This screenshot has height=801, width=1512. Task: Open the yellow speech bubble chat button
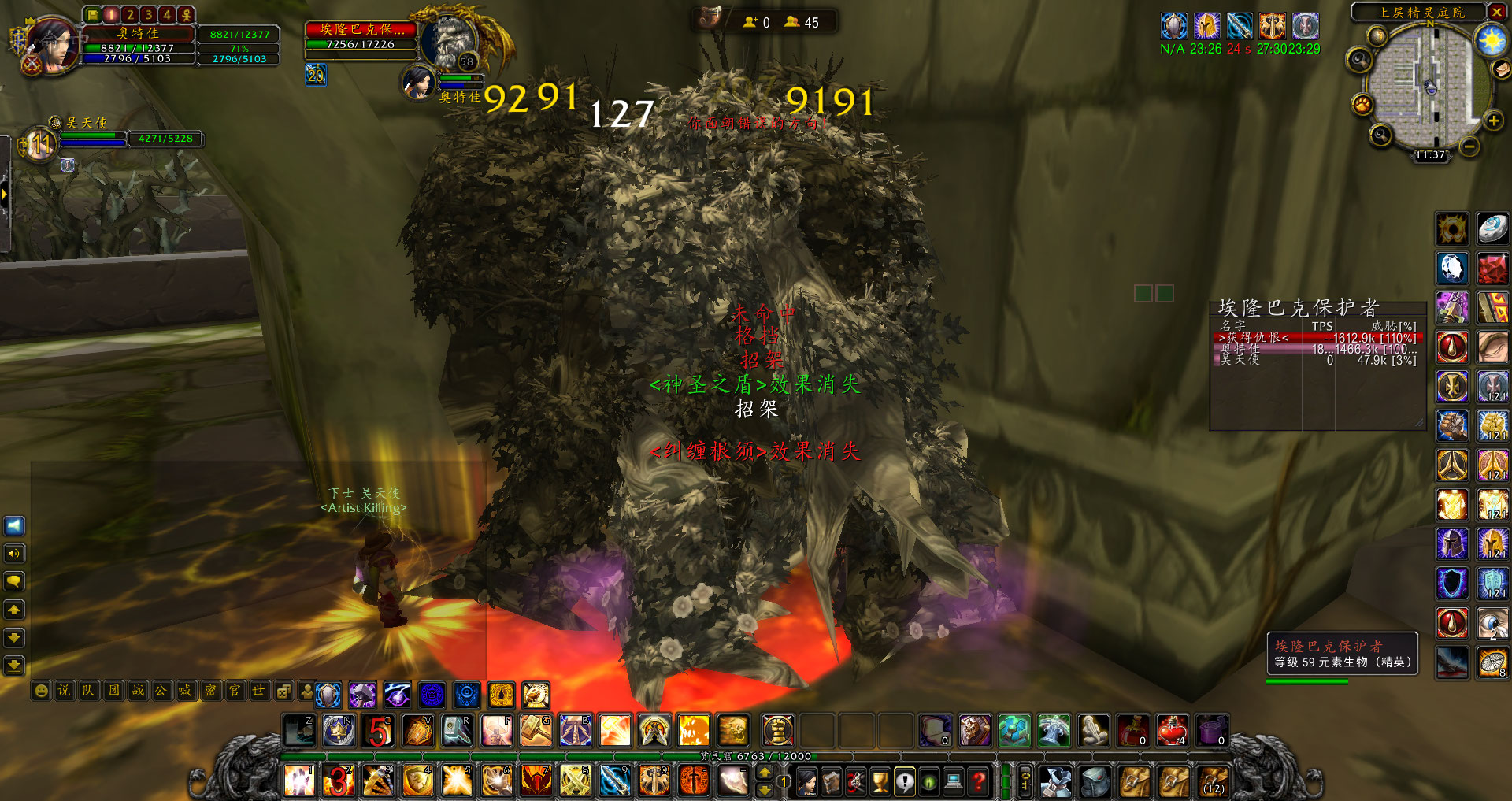[x=14, y=582]
